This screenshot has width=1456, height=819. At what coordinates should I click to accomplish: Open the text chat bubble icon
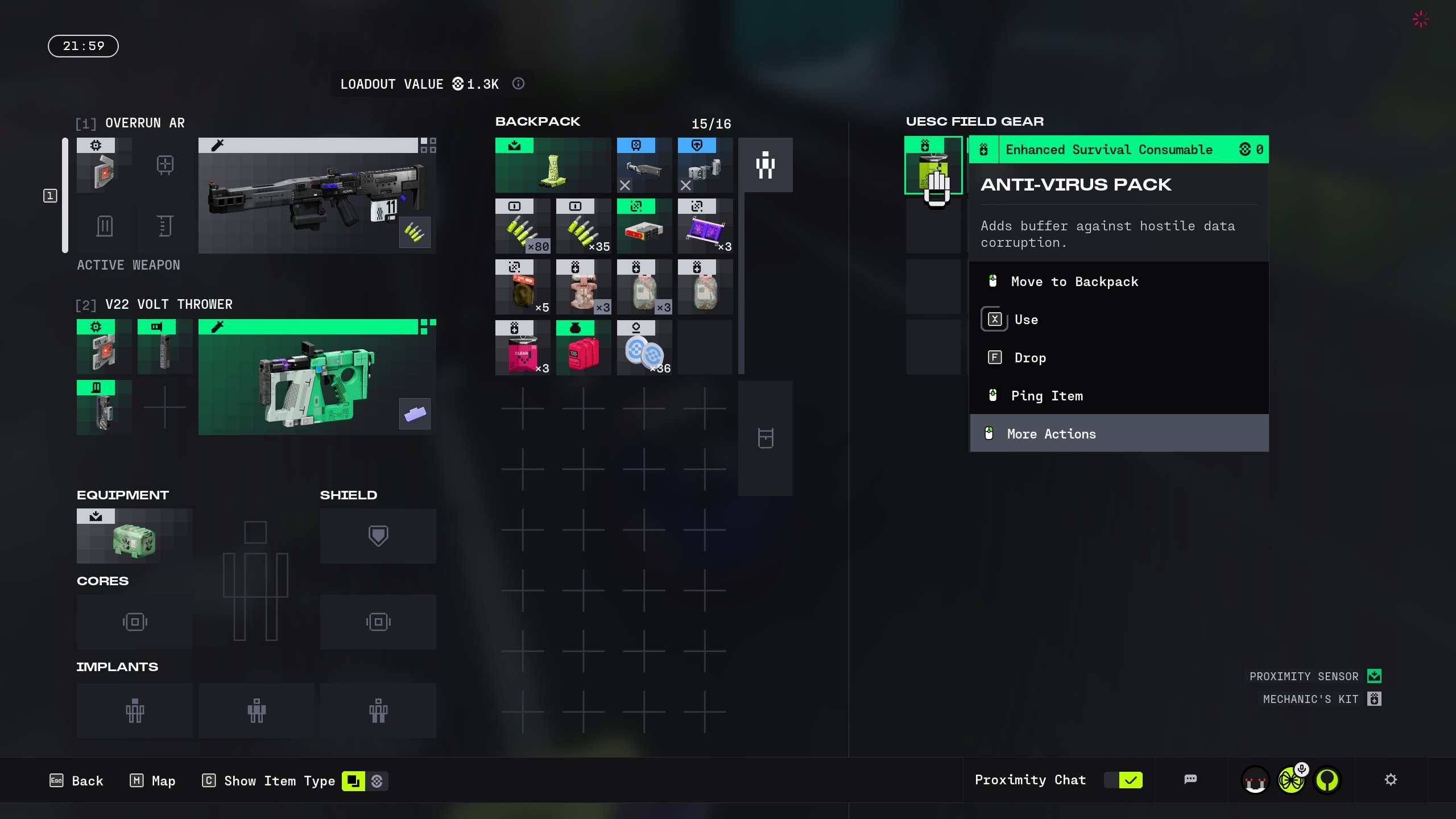tap(1190, 780)
